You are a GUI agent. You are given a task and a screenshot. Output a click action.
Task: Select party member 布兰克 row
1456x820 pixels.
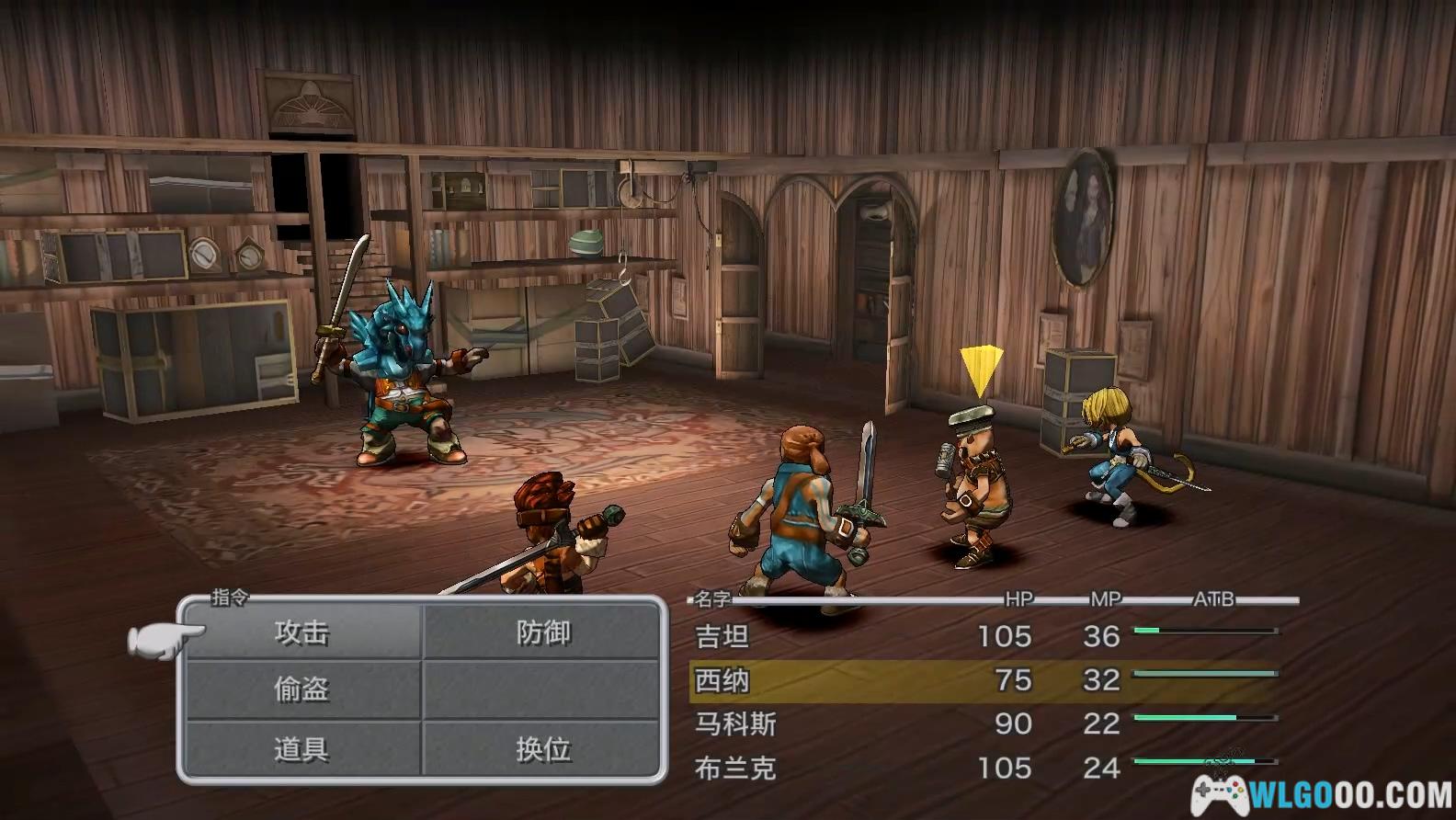point(984,768)
